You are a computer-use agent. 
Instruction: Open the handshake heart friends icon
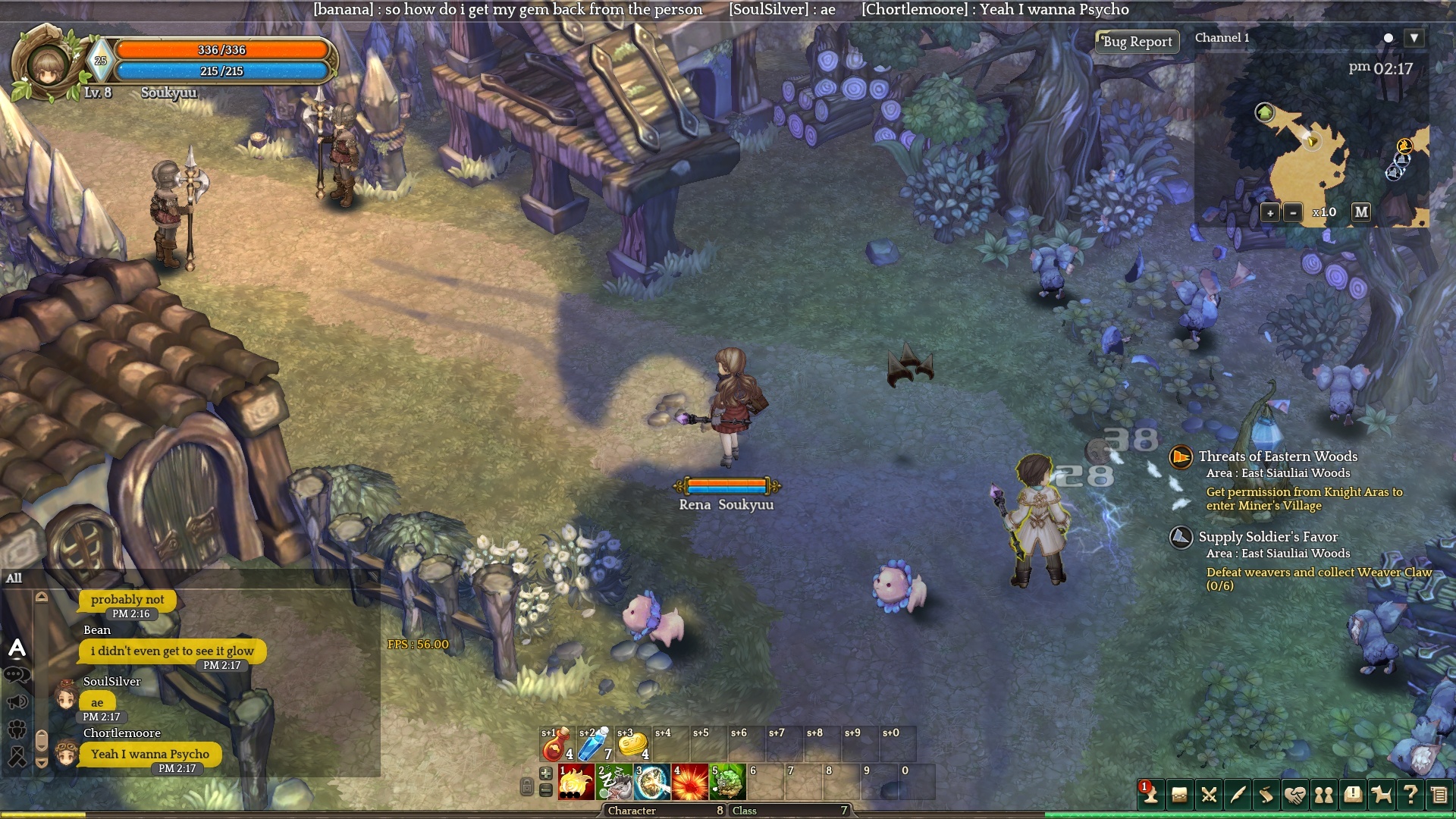click(1294, 795)
